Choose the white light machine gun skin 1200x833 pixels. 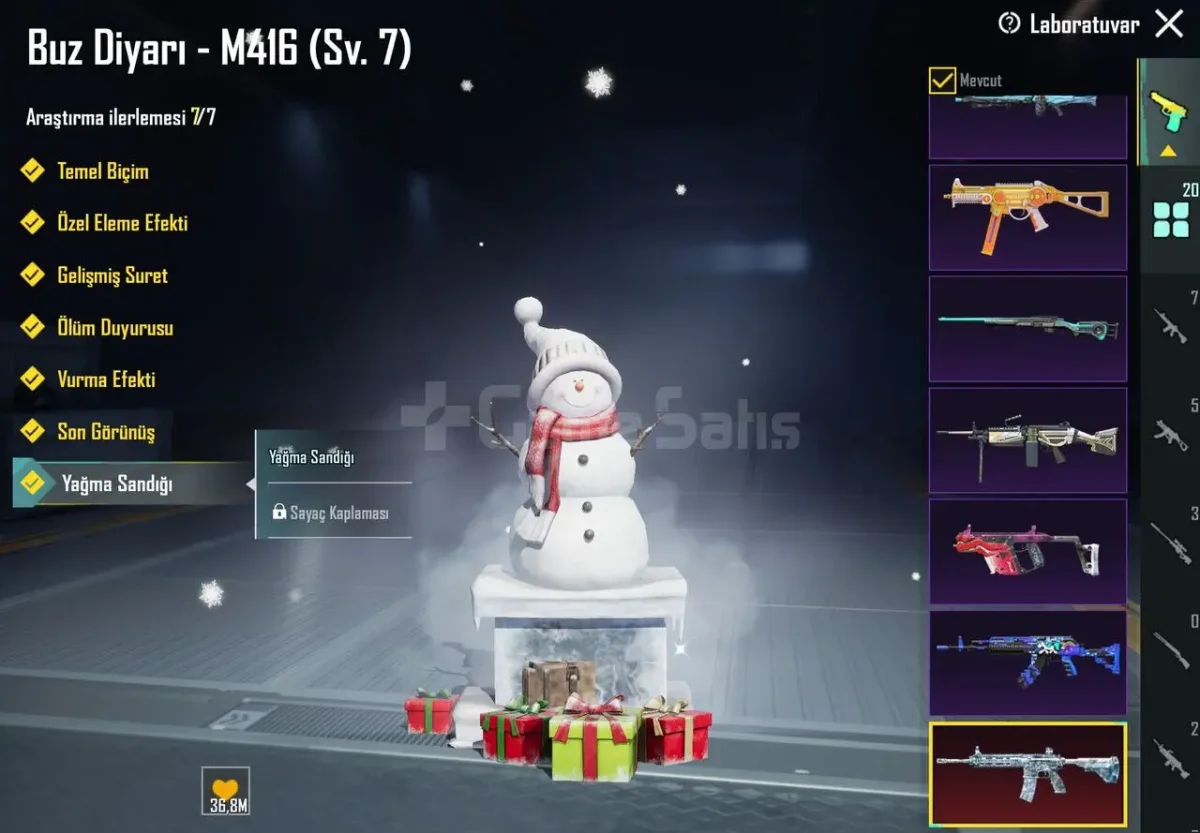(x=1027, y=440)
